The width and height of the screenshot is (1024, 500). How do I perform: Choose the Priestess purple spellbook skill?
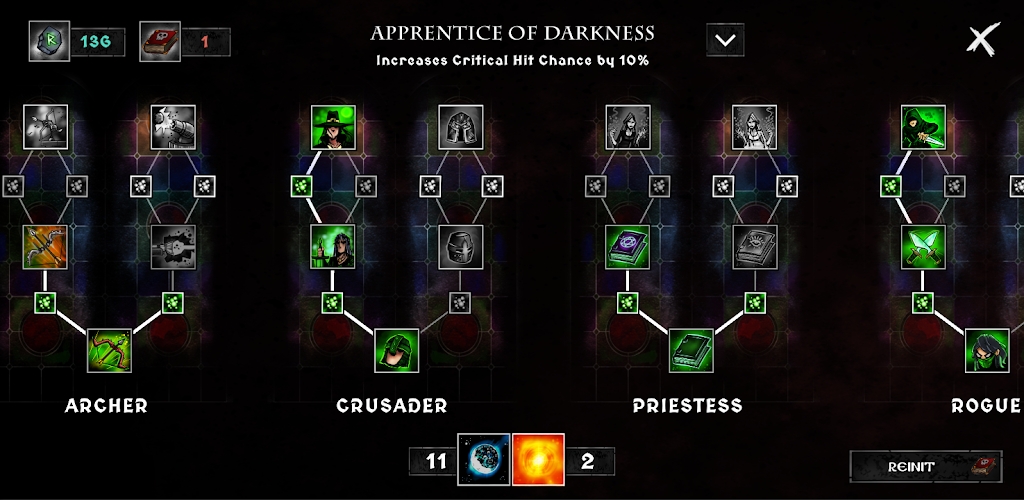tap(628, 247)
